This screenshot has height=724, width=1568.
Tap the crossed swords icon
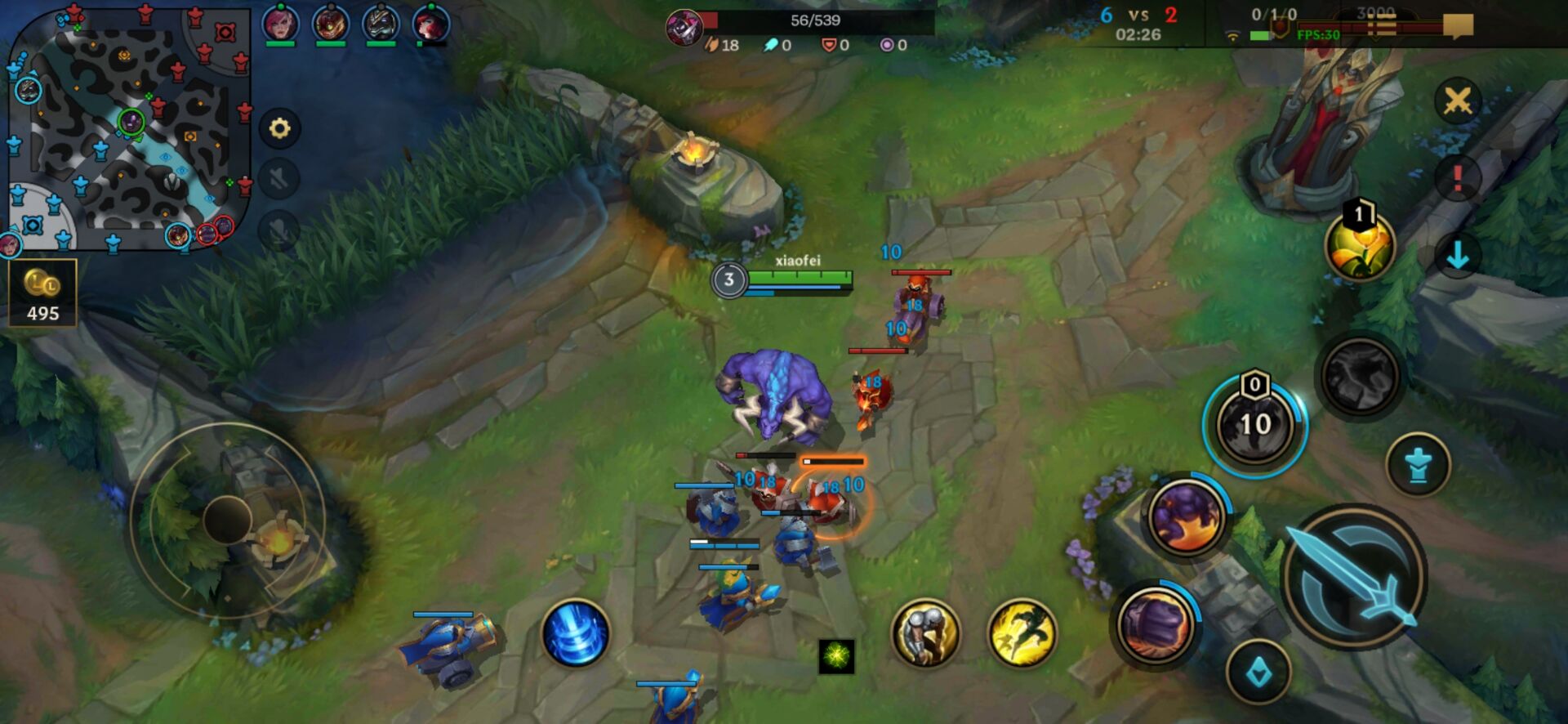click(x=1458, y=101)
